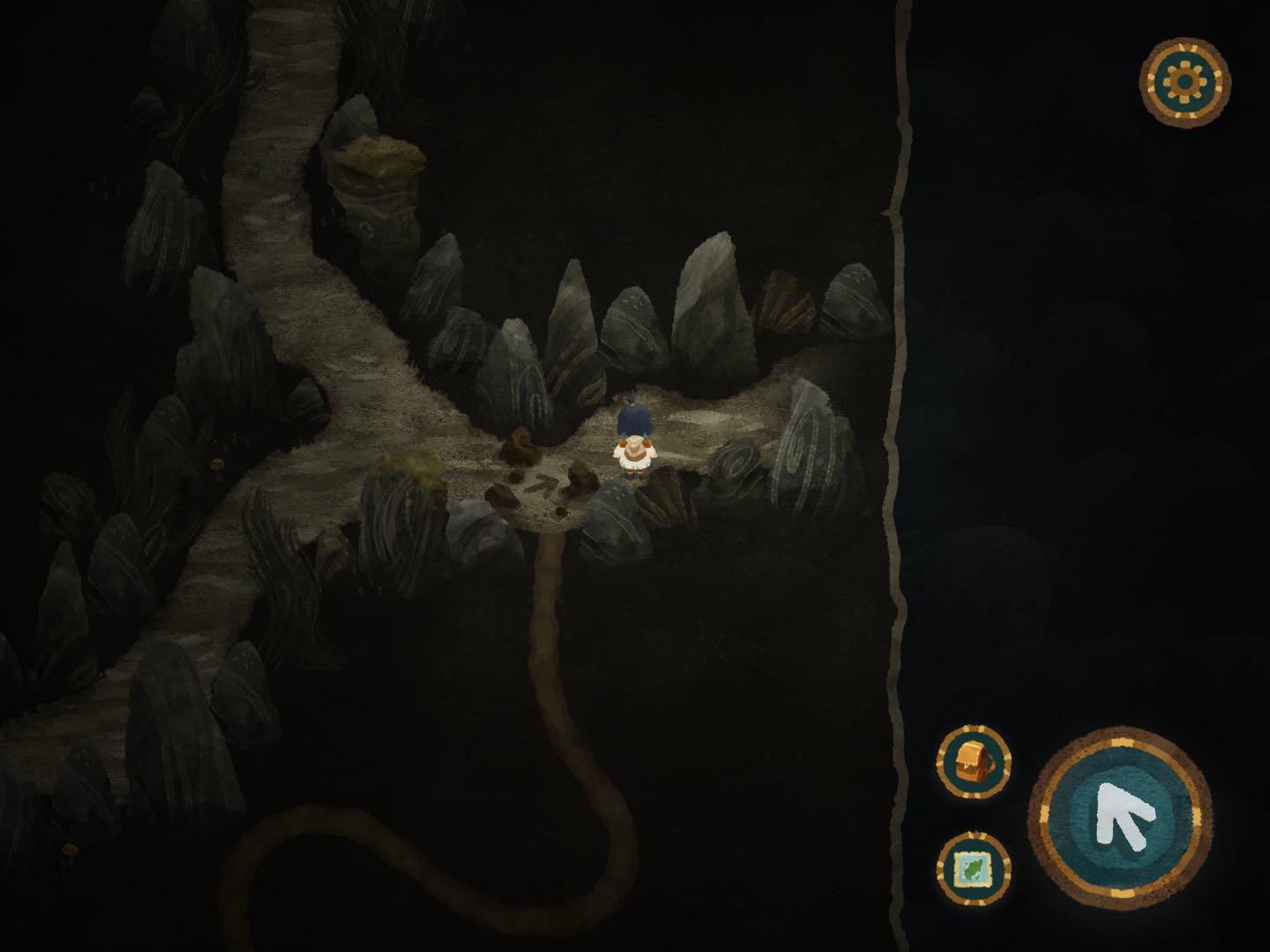Open the gear settings menu
The height and width of the screenshot is (952, 1270).
[1184, 82]
